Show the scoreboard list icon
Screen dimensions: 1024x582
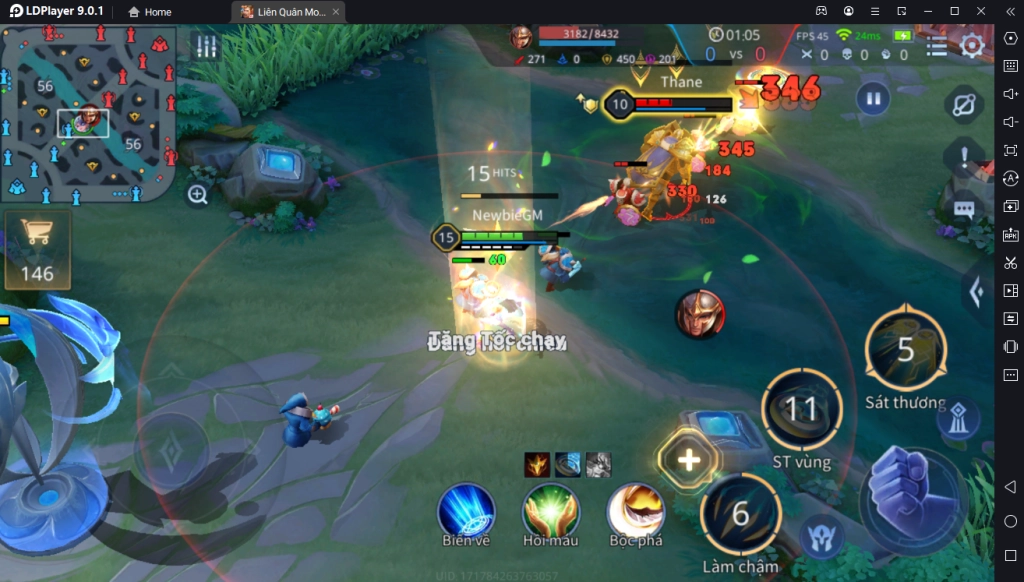[937, 46]
